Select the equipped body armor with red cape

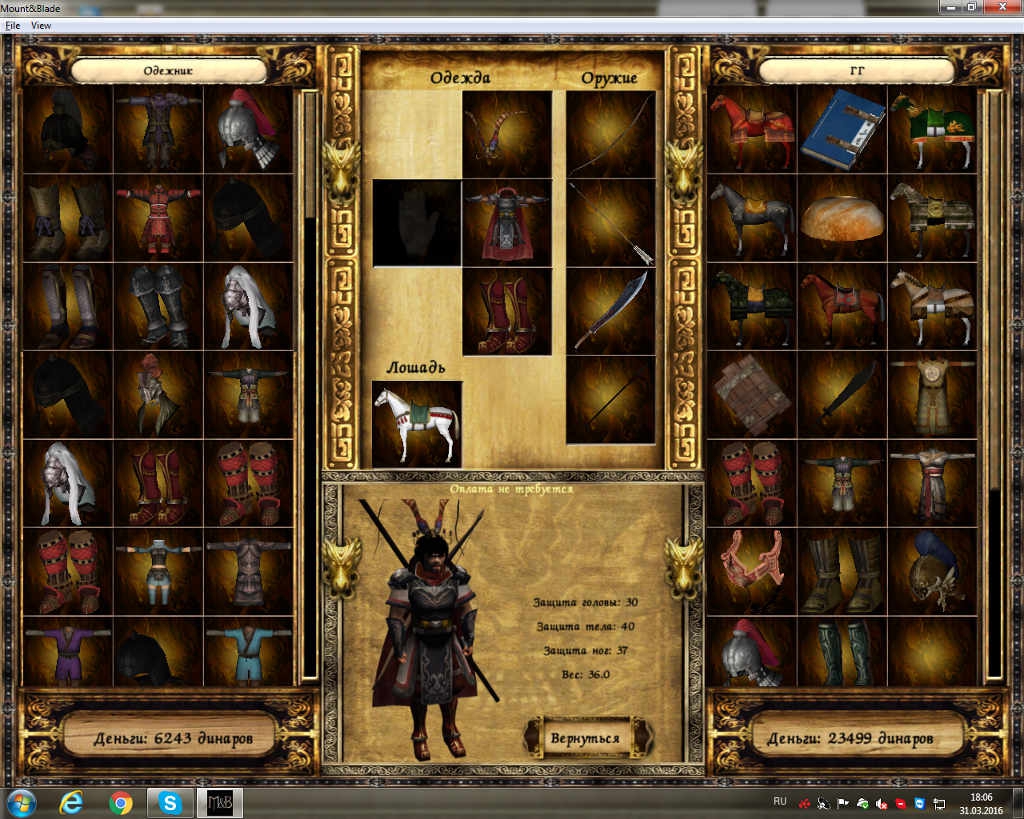click(507, 223)
